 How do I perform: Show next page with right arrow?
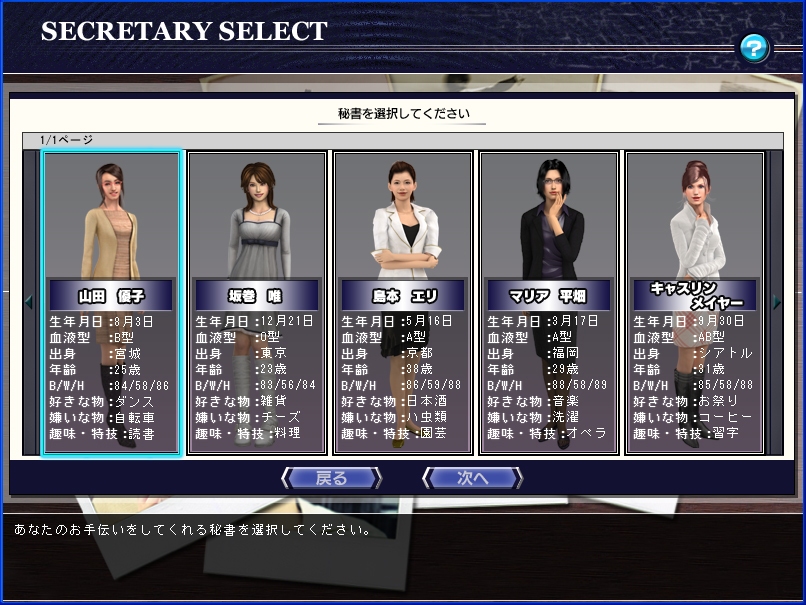pos(777,301)
